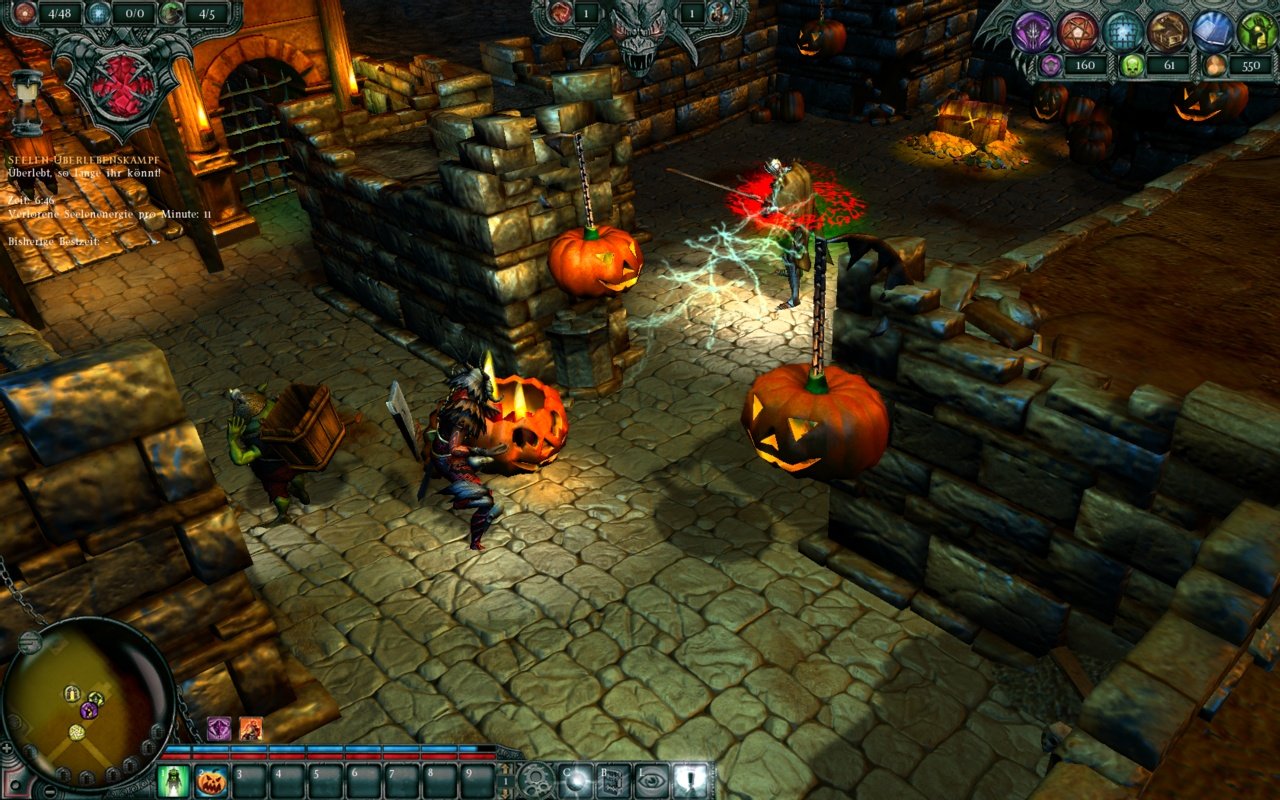The image size is (1280, 800).
Task: Open the exclamation mark alert button
Action: click(690, 778)
